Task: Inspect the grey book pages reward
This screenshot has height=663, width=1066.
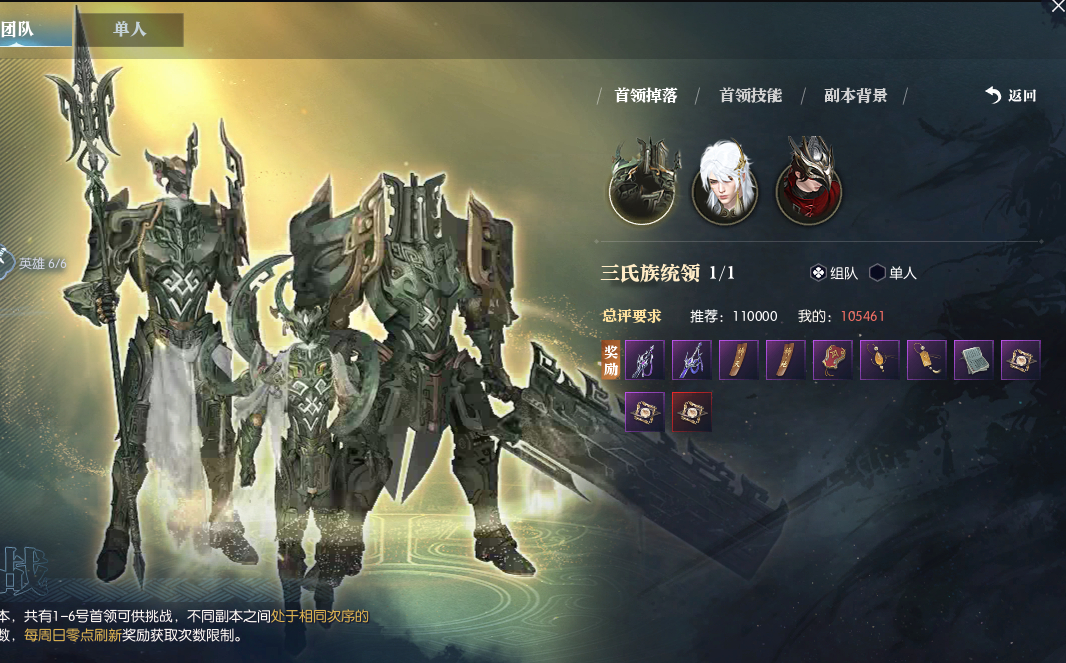Action: [973, 360]
